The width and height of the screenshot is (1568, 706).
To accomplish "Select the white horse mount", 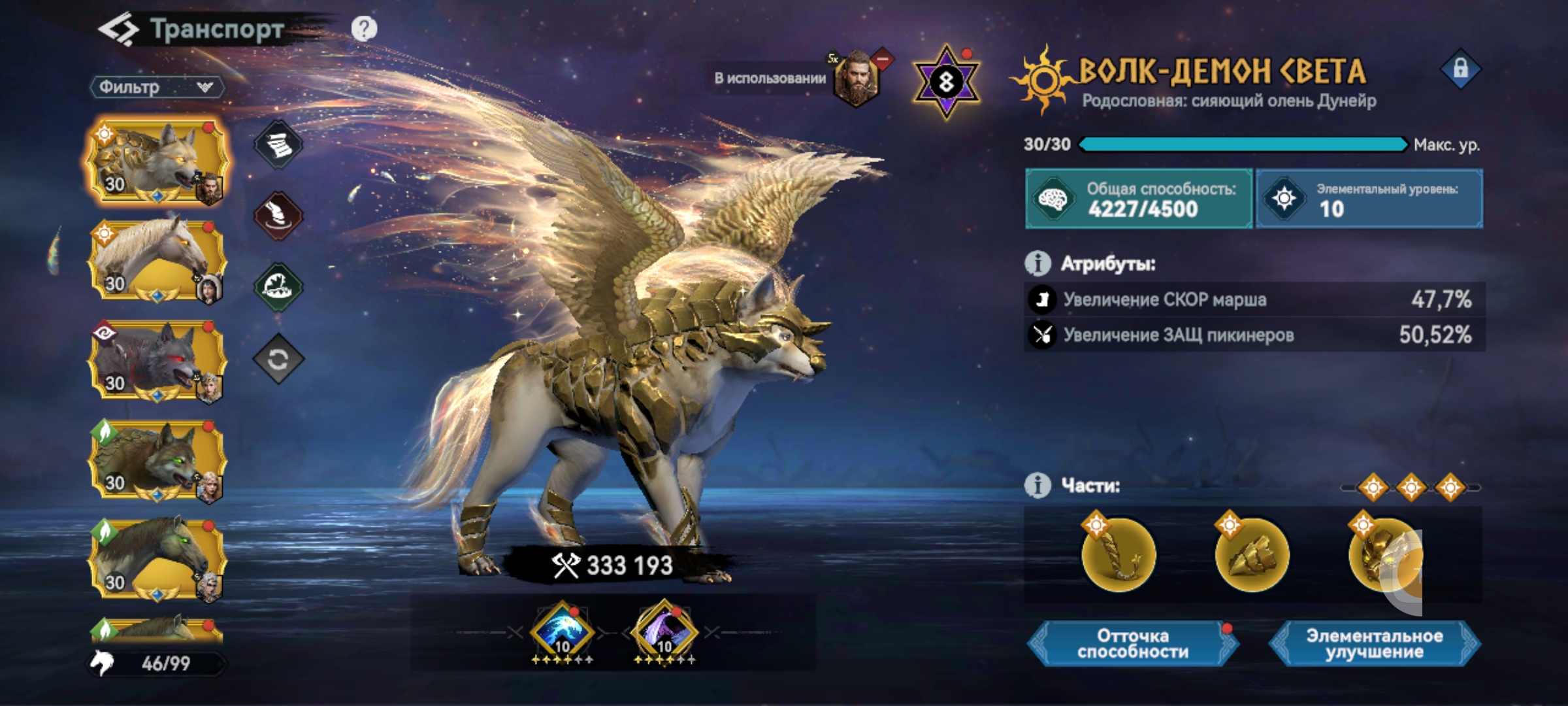I will click(157, 260).
